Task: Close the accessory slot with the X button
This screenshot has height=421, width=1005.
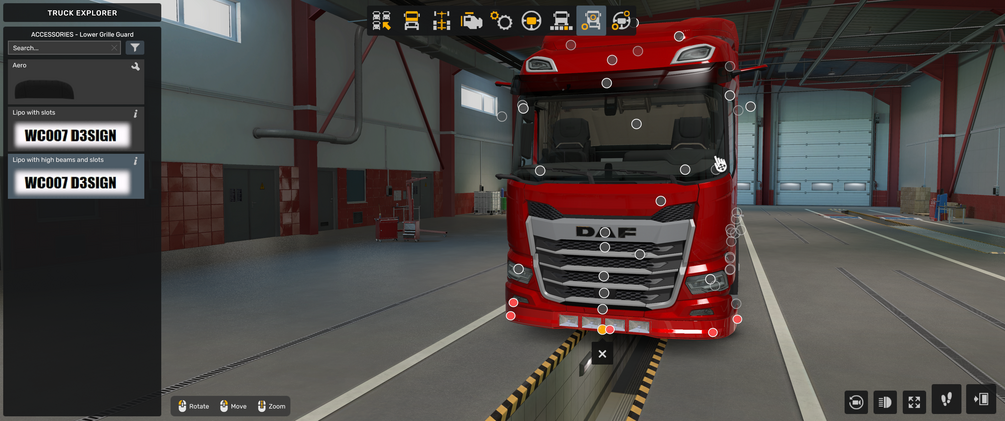Action: pos(602,354)
